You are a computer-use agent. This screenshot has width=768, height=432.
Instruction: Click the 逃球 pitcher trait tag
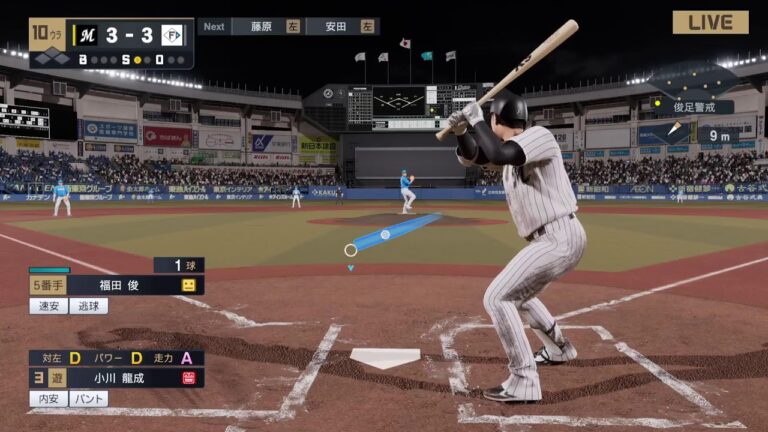coord(88,306)
